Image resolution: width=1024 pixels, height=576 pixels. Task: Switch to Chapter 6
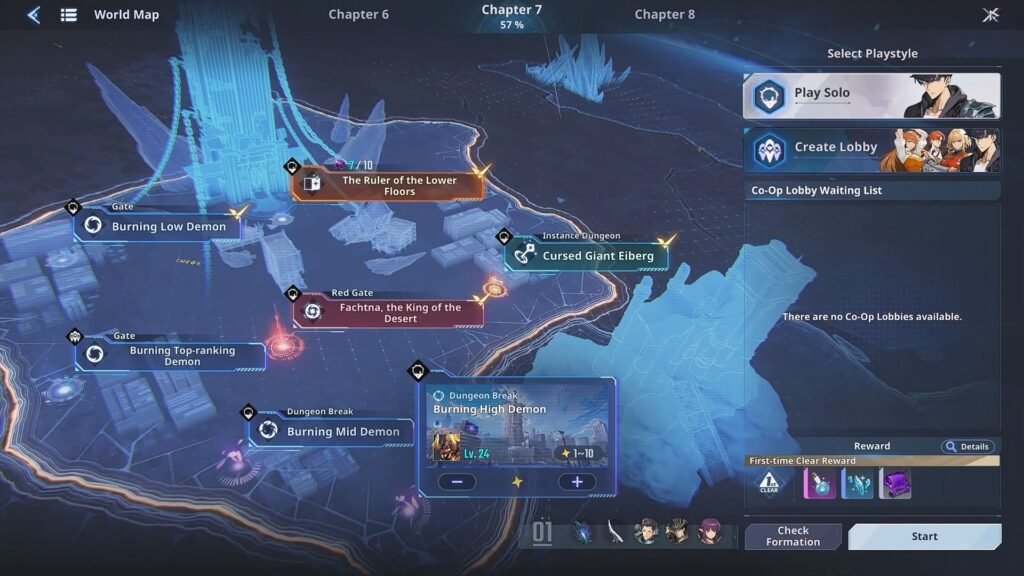tap(358, 15)
